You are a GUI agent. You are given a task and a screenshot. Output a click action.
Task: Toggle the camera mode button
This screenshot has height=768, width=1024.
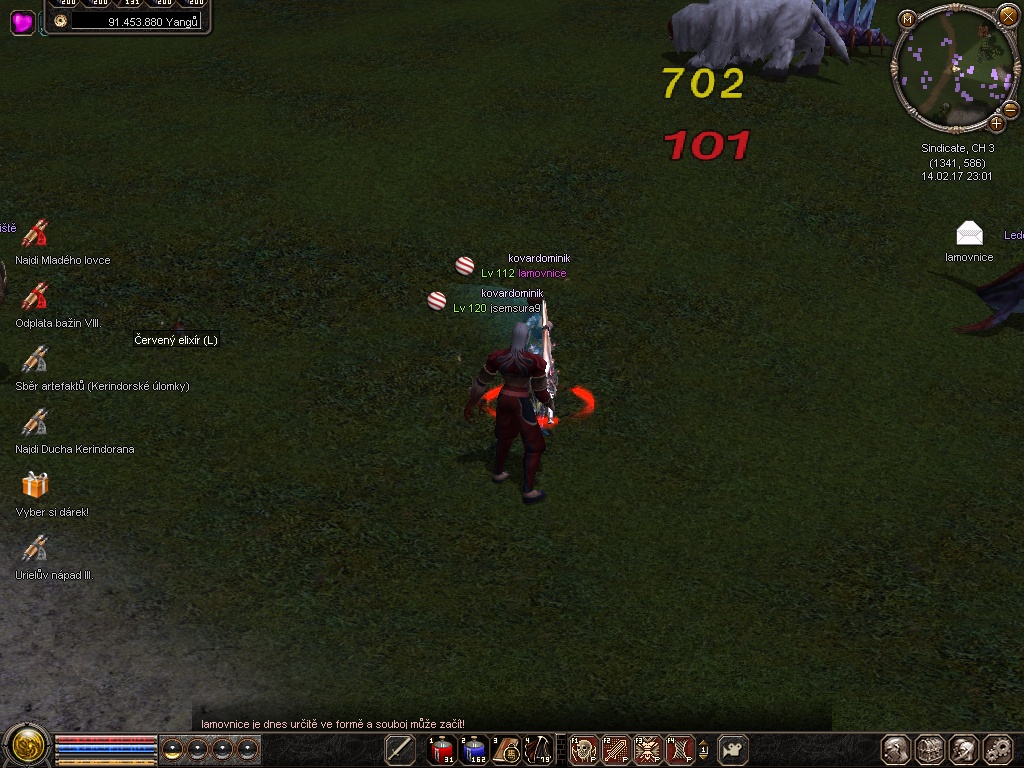(735, 749)
